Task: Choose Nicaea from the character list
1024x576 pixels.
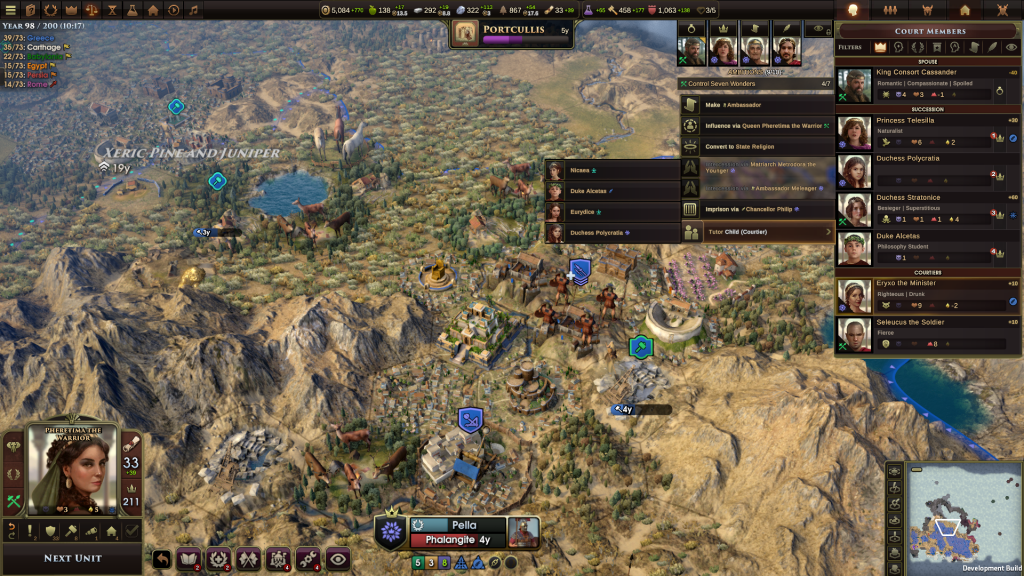Action: [612, 171]
